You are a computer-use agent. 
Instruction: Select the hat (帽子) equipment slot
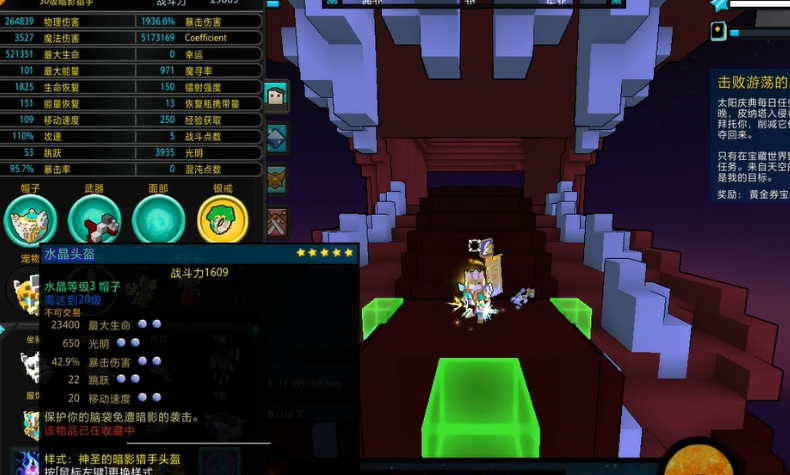30,219
